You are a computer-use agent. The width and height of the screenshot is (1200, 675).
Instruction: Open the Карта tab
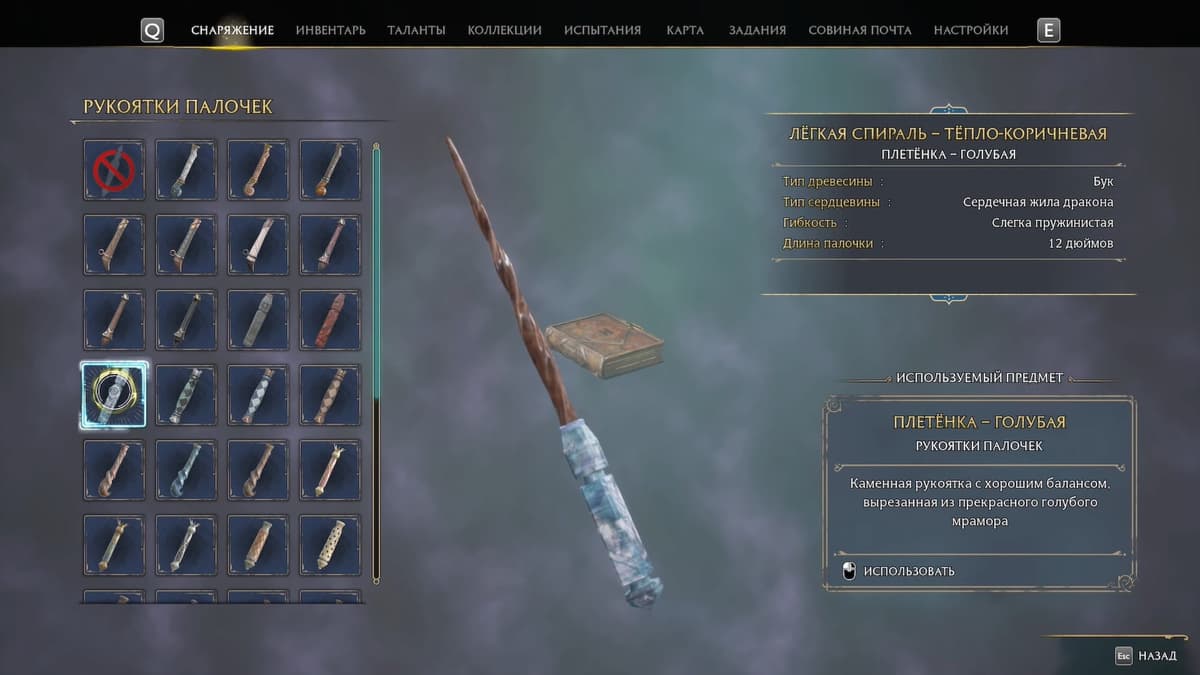click(685, 30)
